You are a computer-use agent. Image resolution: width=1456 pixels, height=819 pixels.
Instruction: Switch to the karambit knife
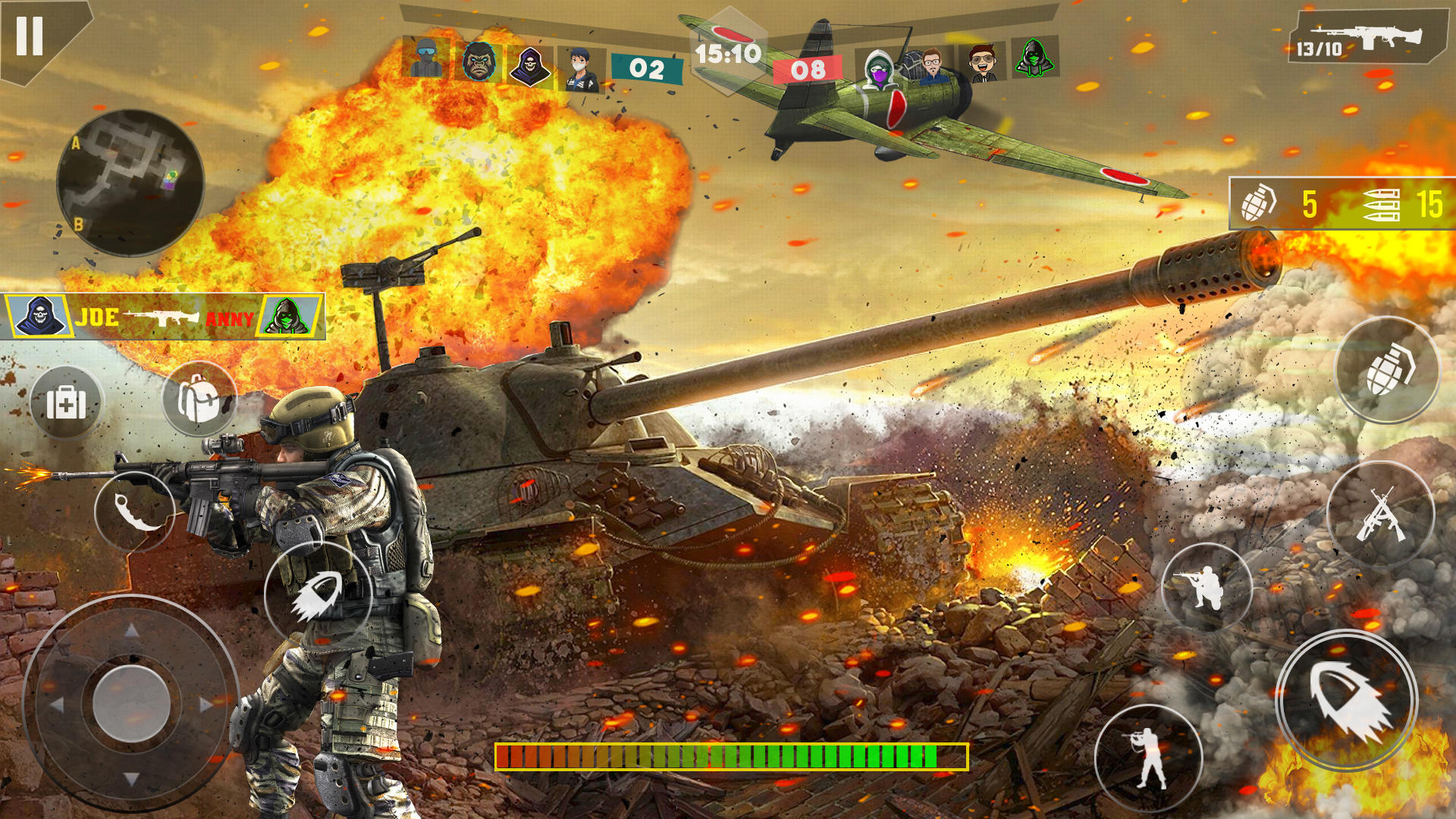click(135, 512)
